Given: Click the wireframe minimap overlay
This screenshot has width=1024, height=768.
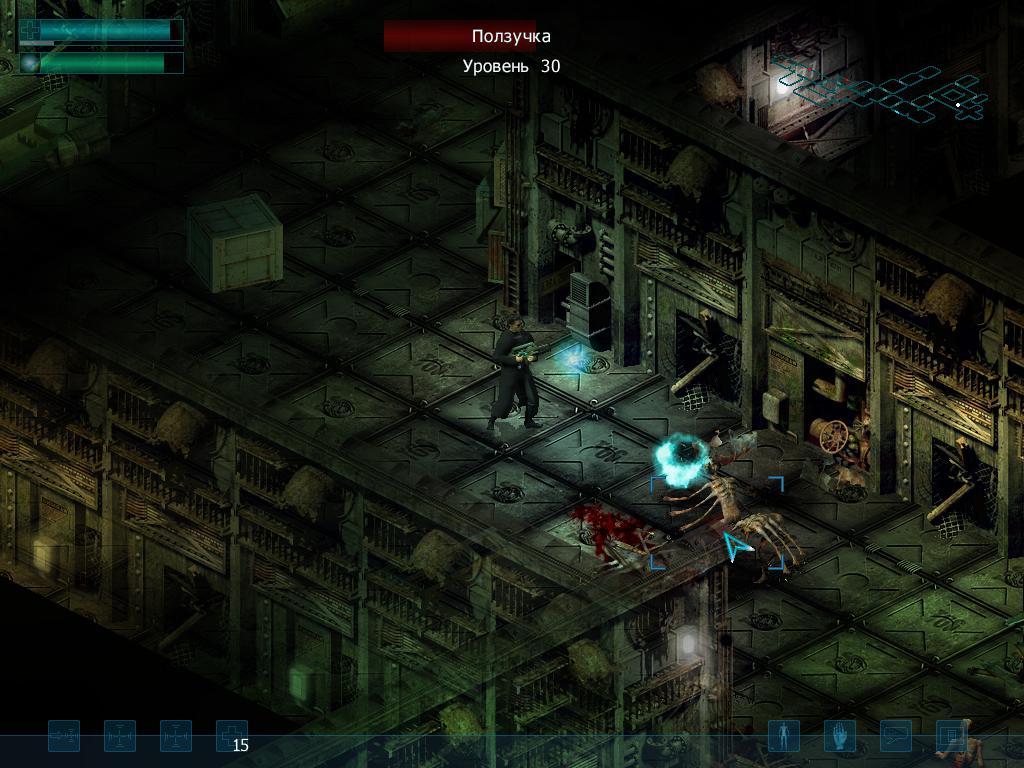Looking at the screenshot, I should pyautogui.click(x=880, y=90).
